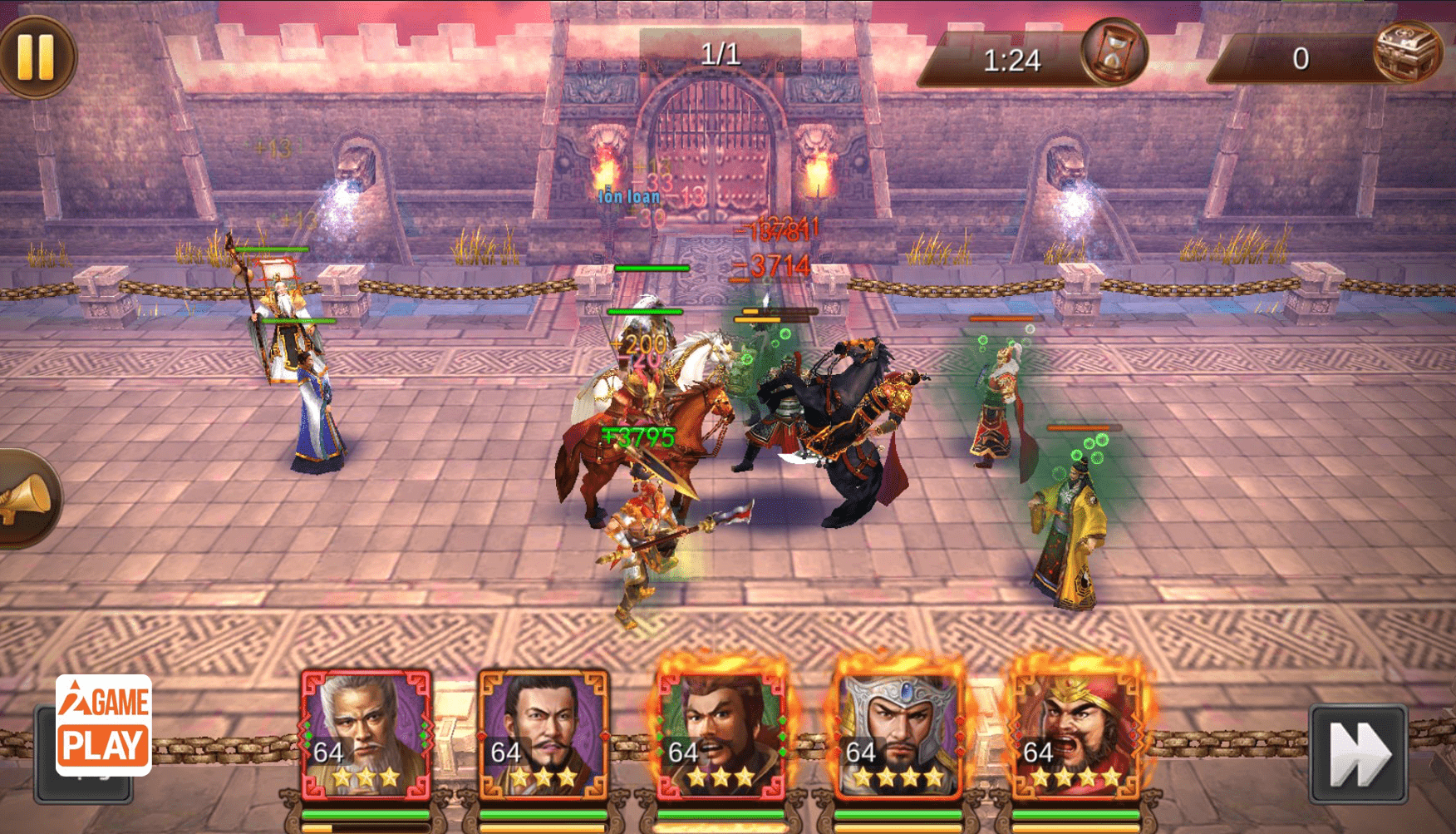
Task: Select the dark-haired goateed hero portrait
Action: click(543, 733)
